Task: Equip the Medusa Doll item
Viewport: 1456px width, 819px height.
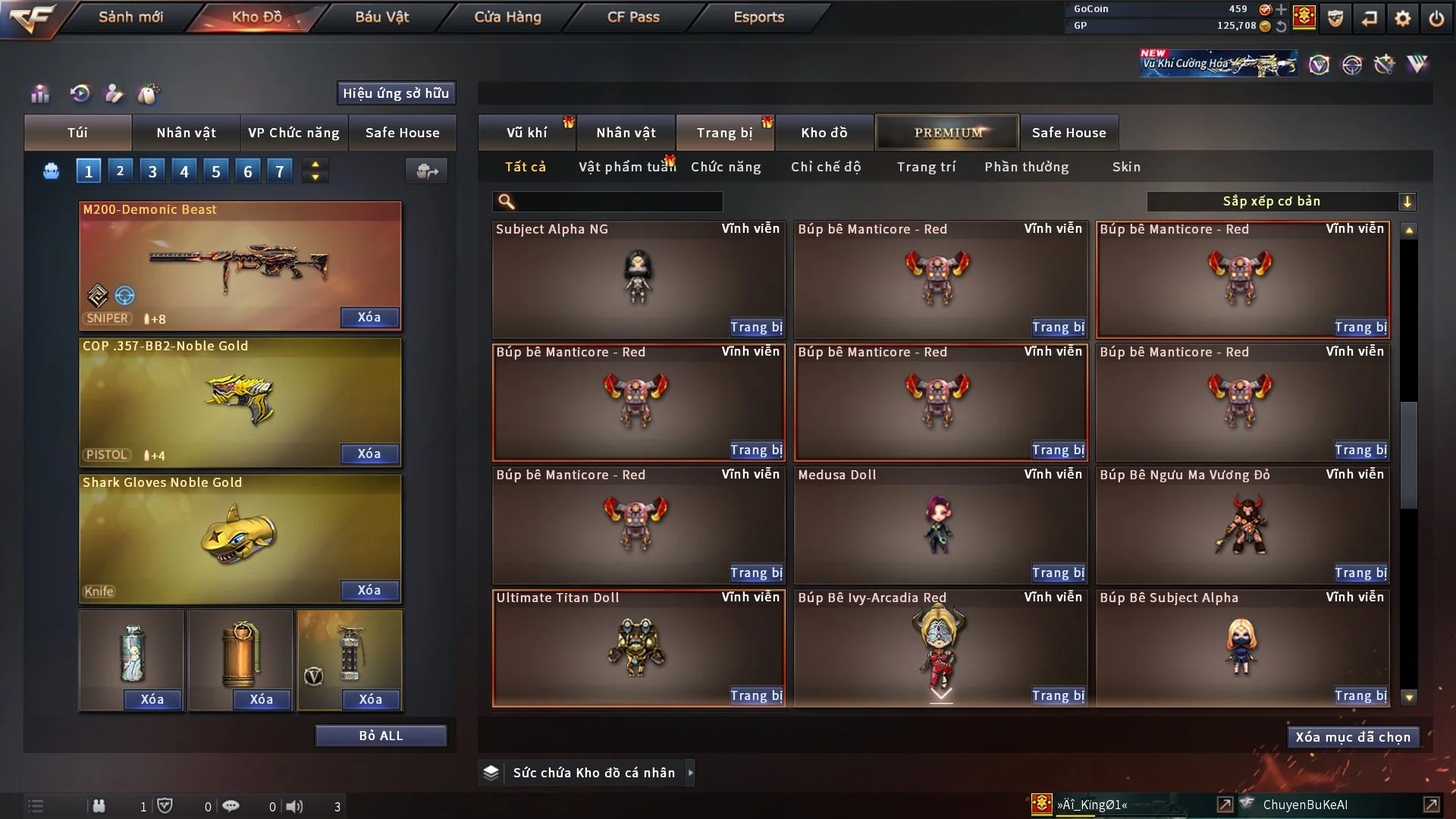Action: pyautogui.click(x=1058, y=573)
